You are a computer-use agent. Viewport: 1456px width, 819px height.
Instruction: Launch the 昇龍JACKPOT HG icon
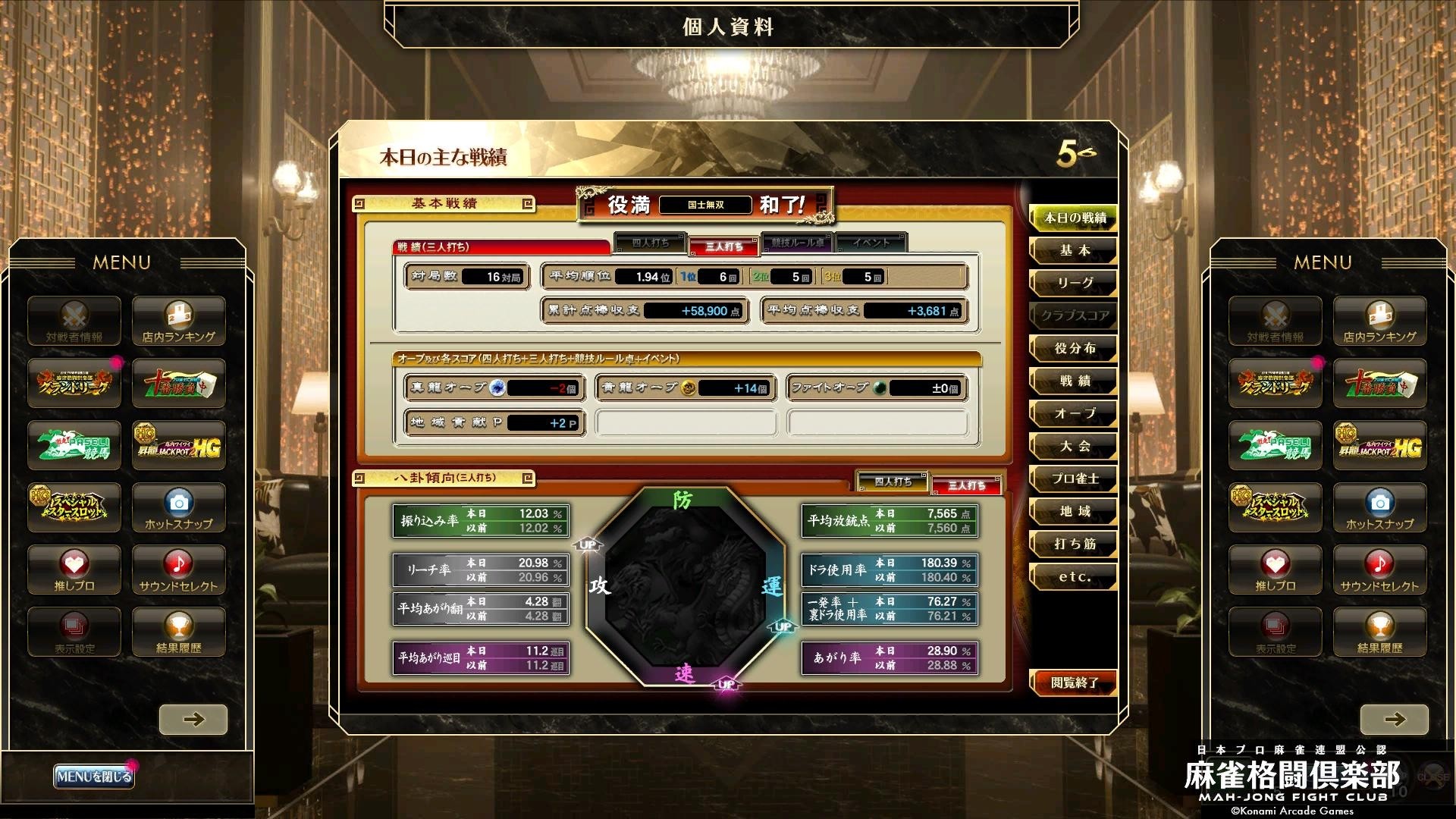pyautogui.click(x=178, y=445)
